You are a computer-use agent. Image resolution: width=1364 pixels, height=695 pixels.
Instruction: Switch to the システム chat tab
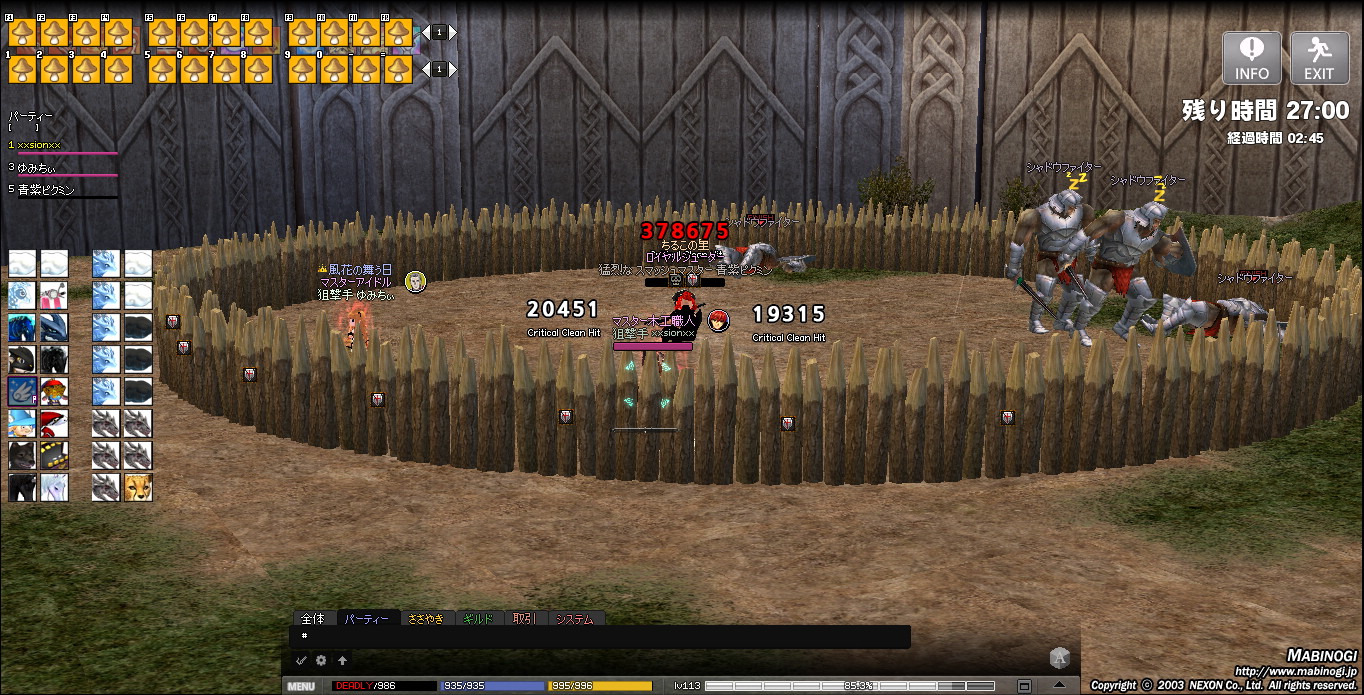coord(574,619)
